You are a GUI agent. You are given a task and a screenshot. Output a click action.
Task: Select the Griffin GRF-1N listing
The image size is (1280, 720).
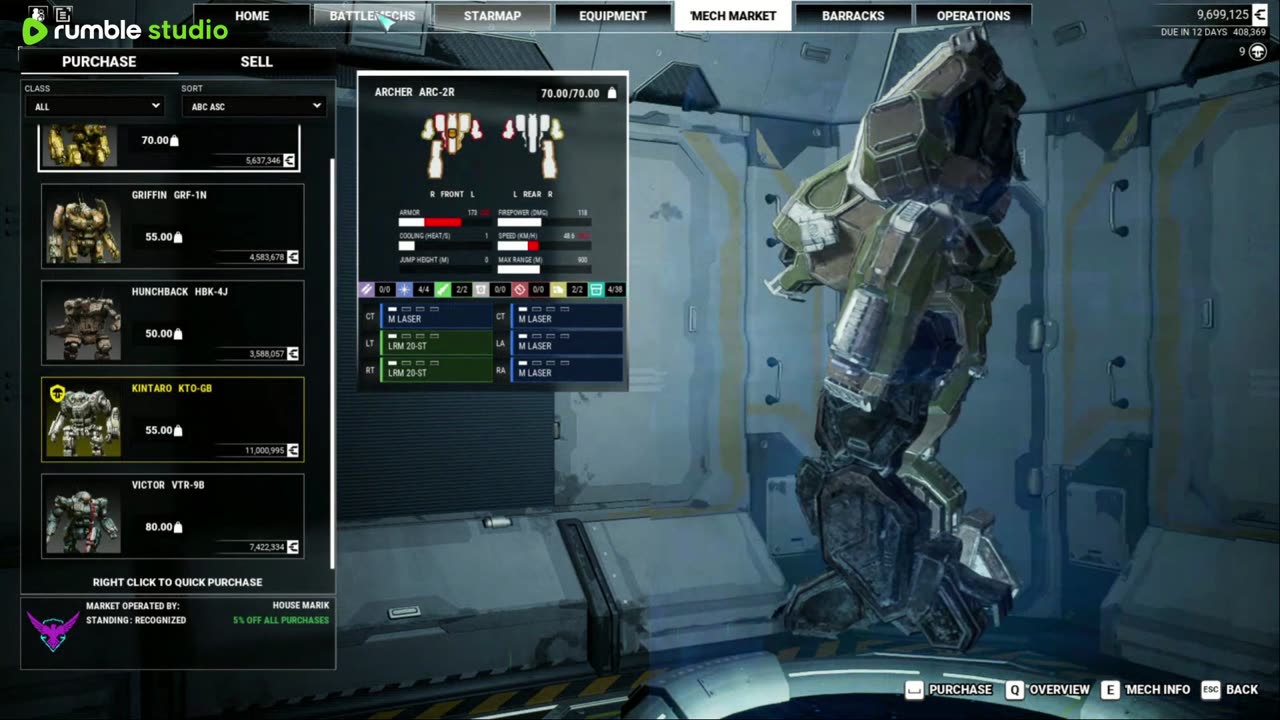(x=172, y=226)
